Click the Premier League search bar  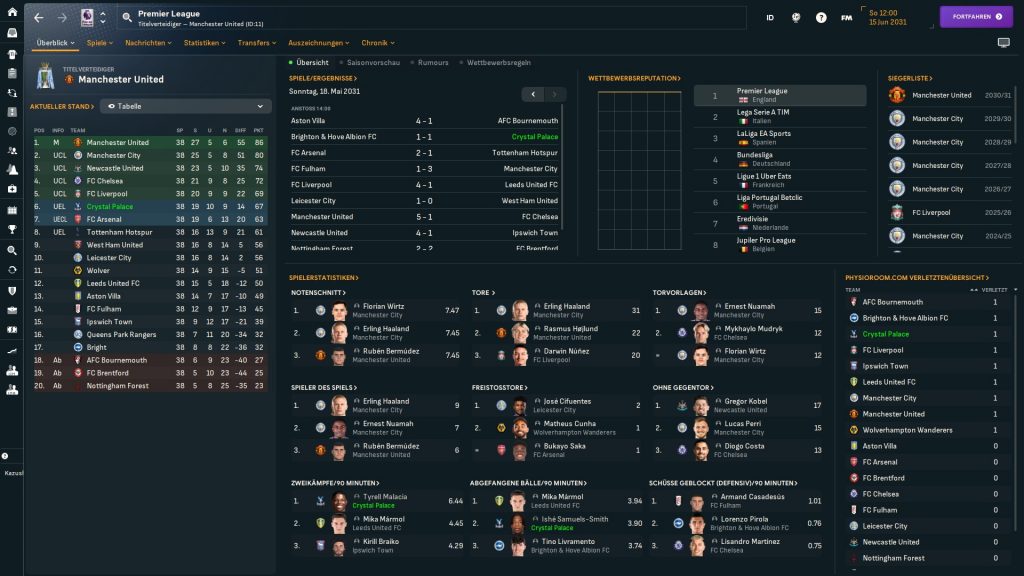pyautogui.click(x=430, y=17)
